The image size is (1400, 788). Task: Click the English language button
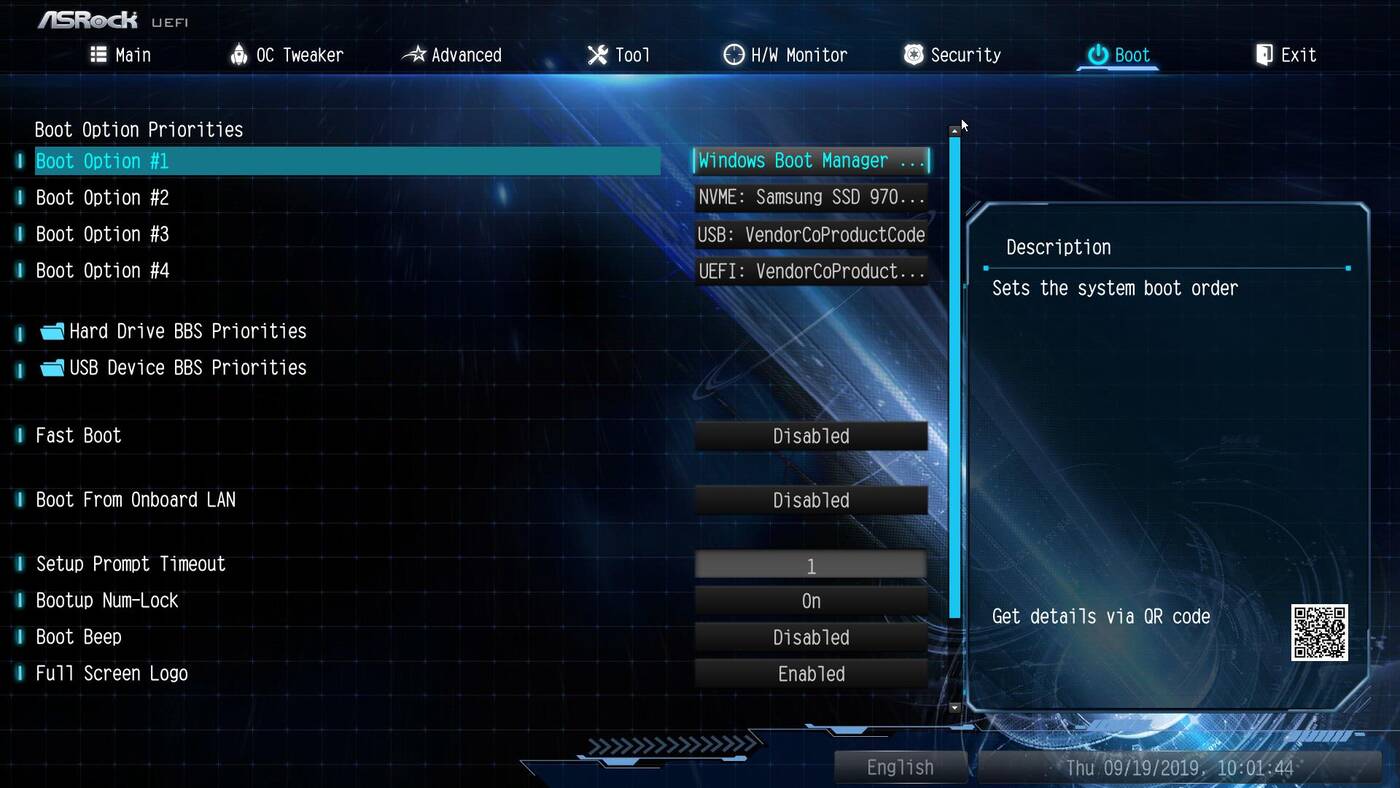click(900, 767)
